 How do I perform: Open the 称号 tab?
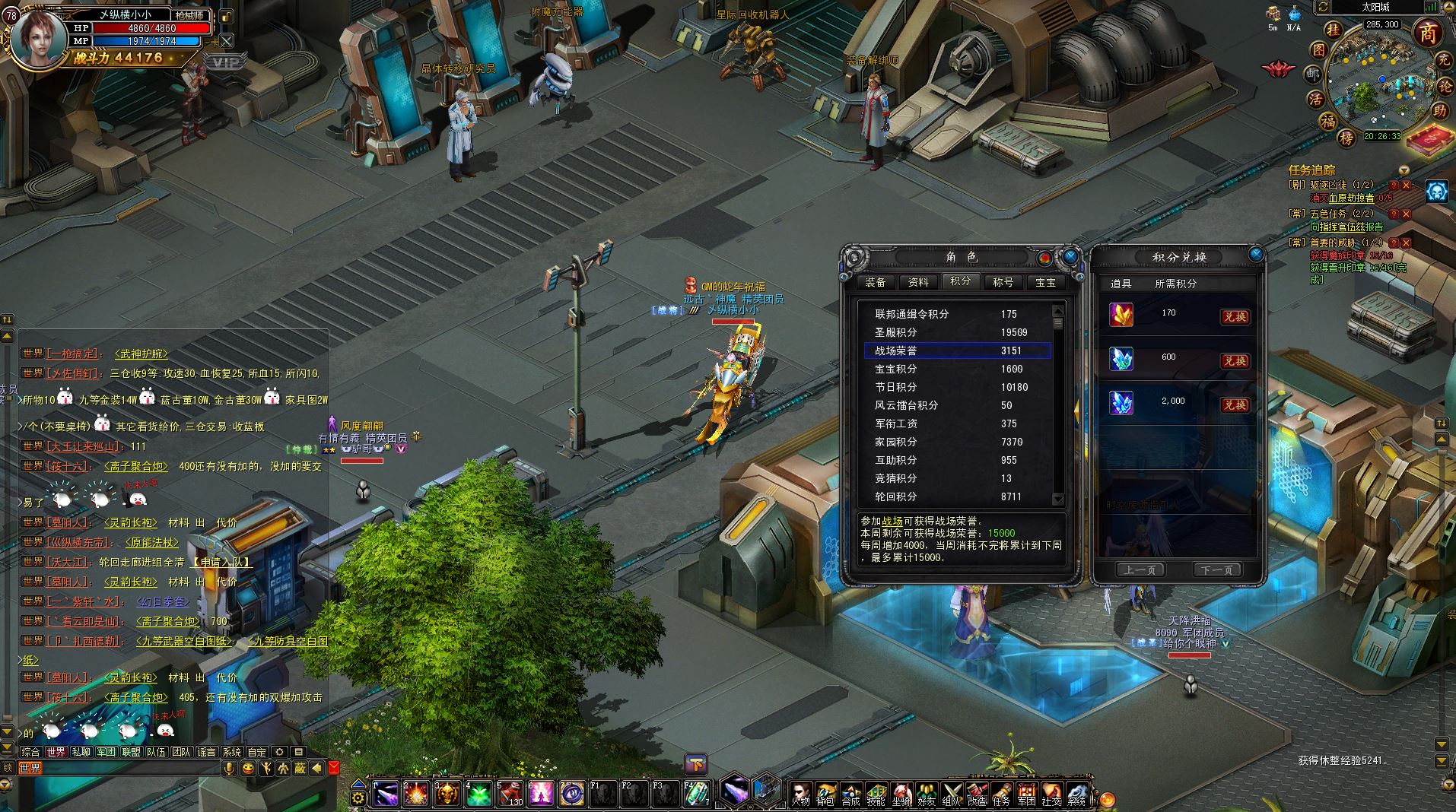(1003, 282)
